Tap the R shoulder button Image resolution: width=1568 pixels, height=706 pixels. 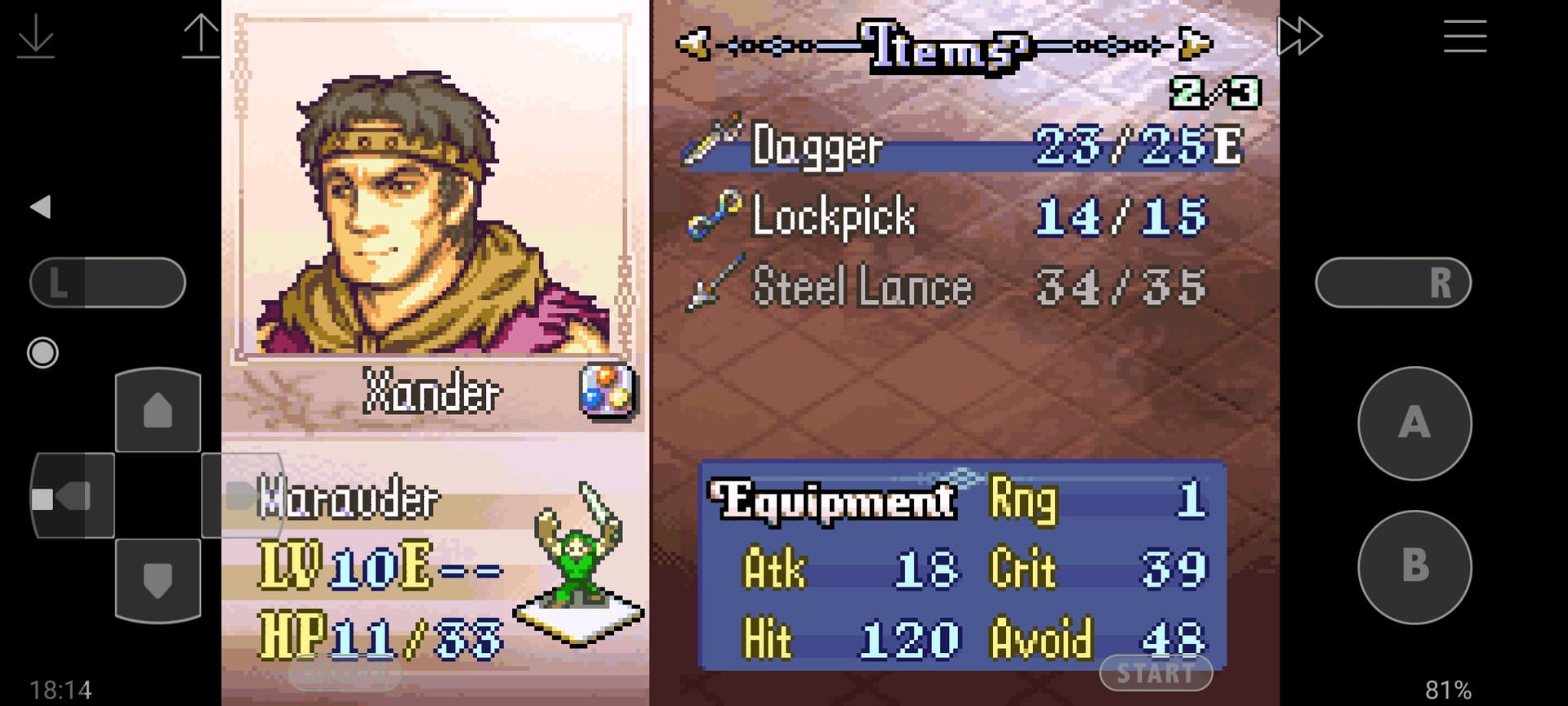[x=1393, y=283]
